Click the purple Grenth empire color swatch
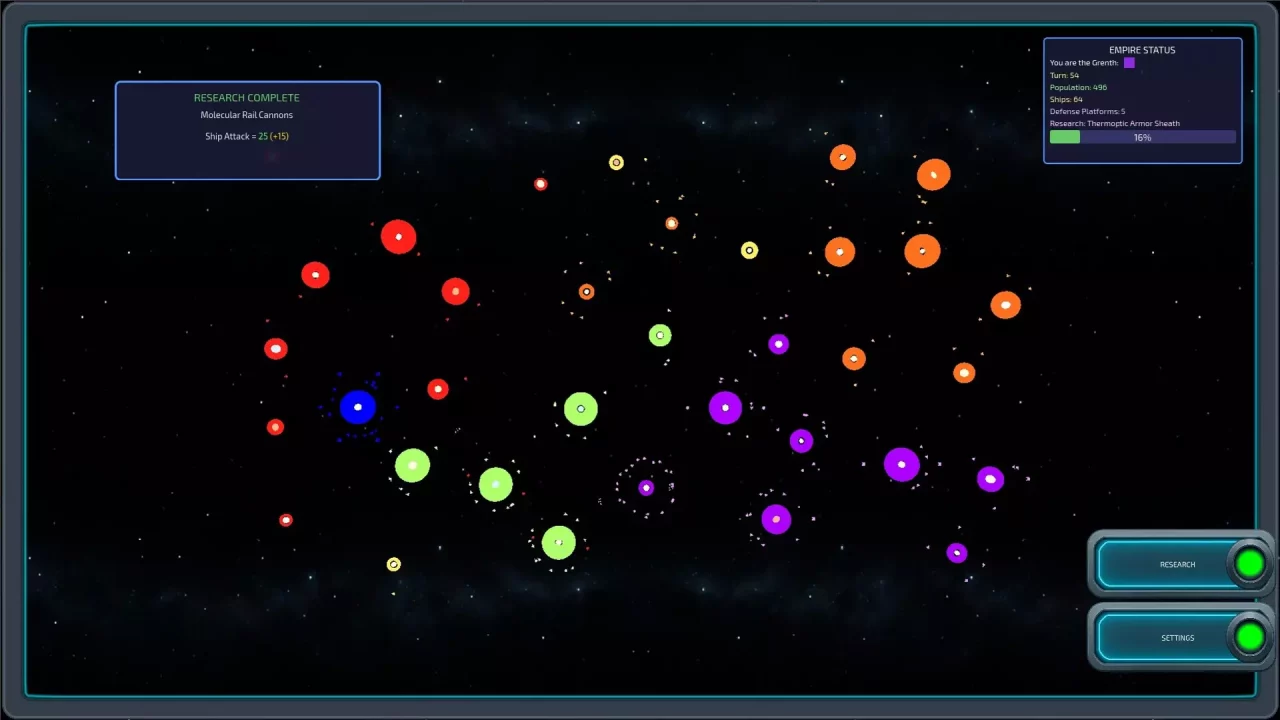 coord(1129,62)
